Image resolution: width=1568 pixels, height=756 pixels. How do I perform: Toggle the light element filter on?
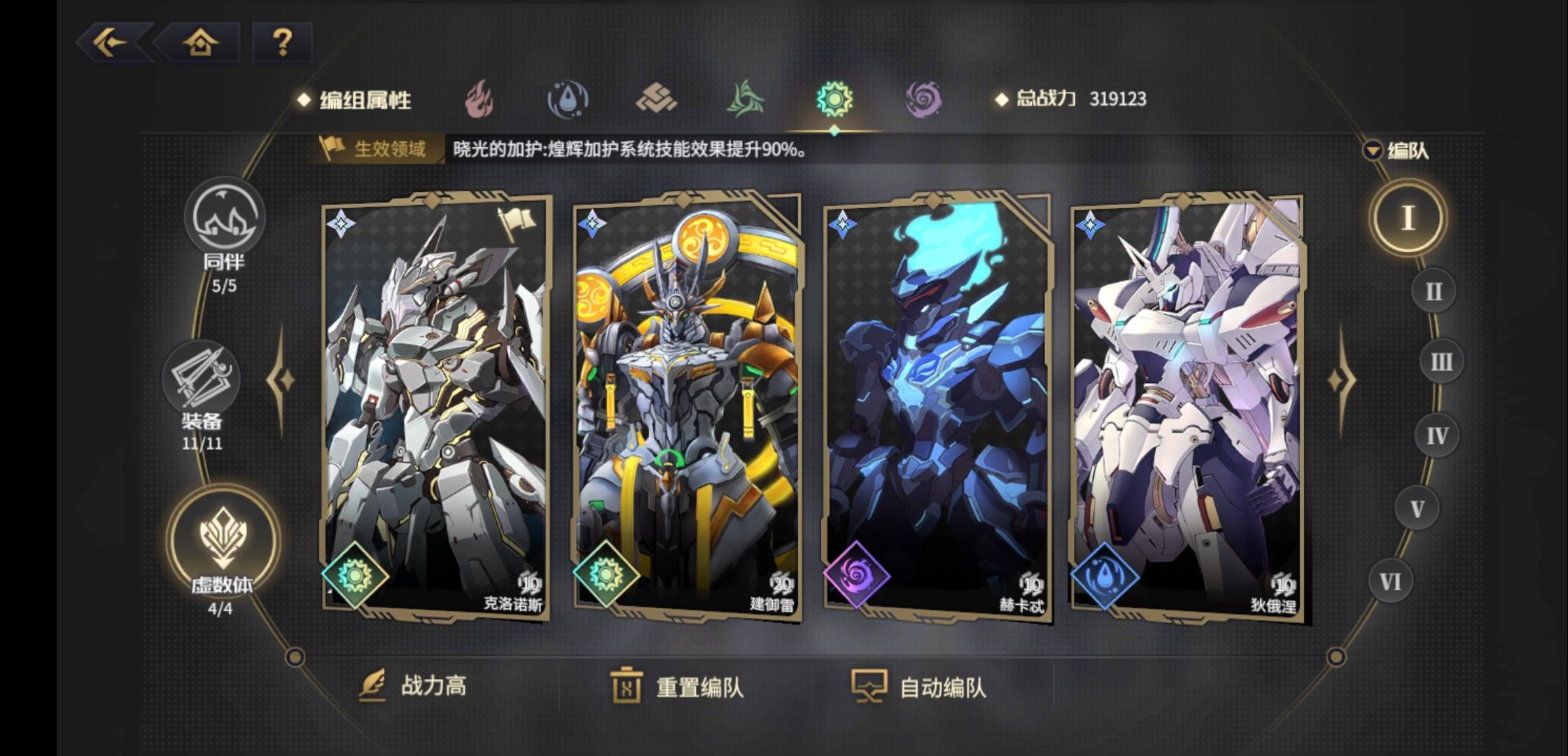coord(836,99)
